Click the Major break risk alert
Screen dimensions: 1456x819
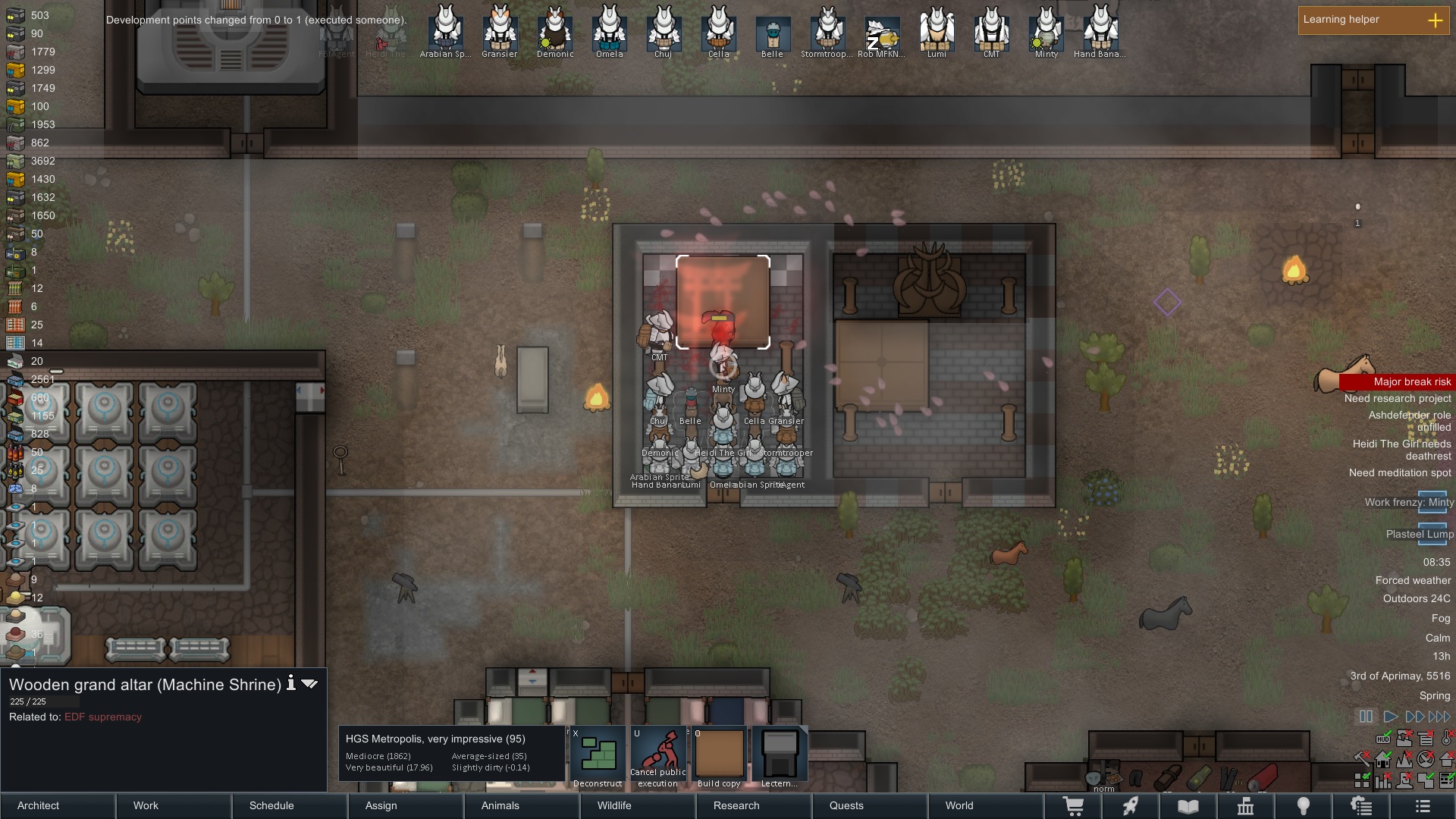pos(1411,381)
